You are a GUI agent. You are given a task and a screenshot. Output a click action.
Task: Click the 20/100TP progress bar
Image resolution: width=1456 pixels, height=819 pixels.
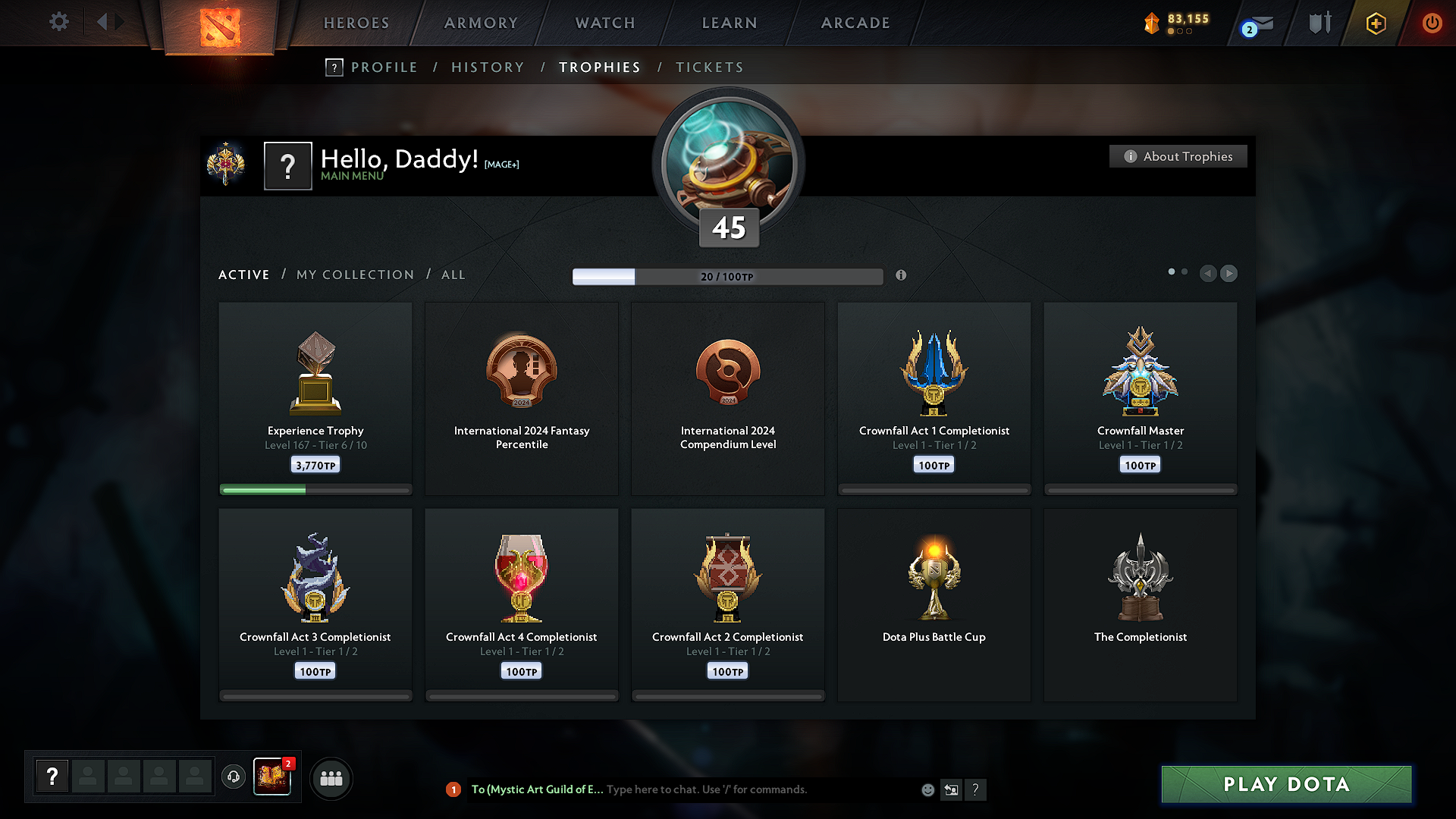pyautogui.click(x=726, y=277)
